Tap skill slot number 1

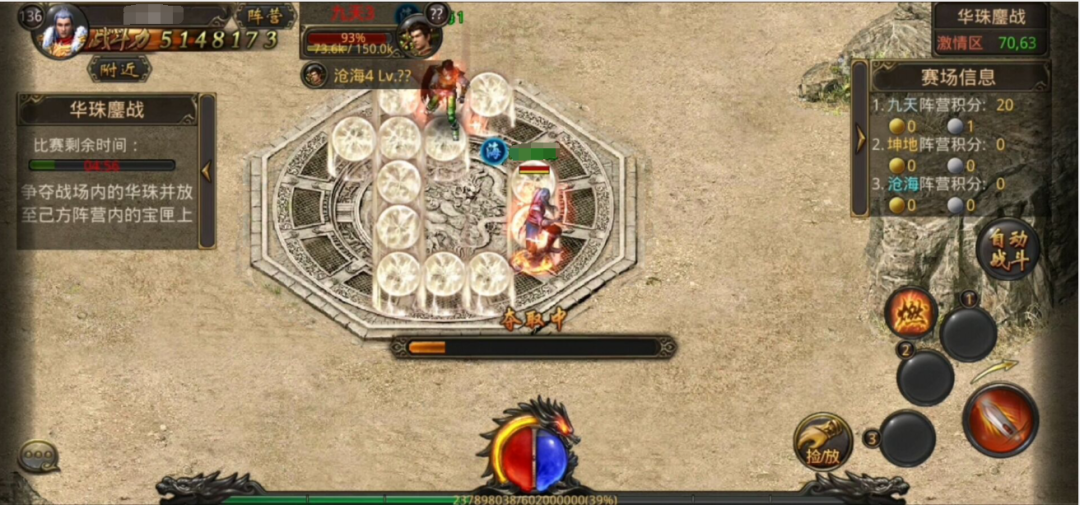coord(968,333)
